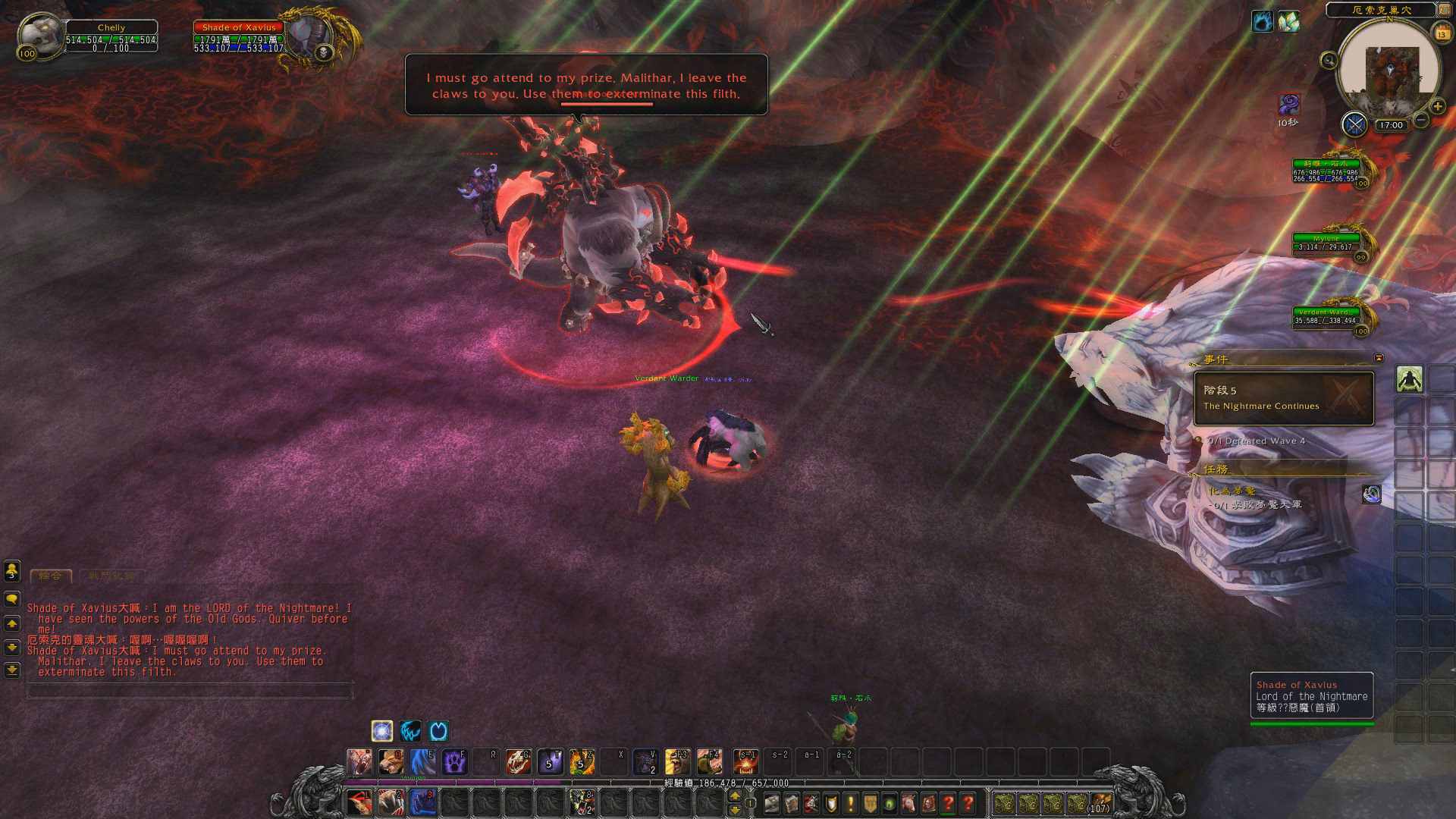Activate the roaring bear ability on F3
Screen dimensions: 1456x819
677,761
